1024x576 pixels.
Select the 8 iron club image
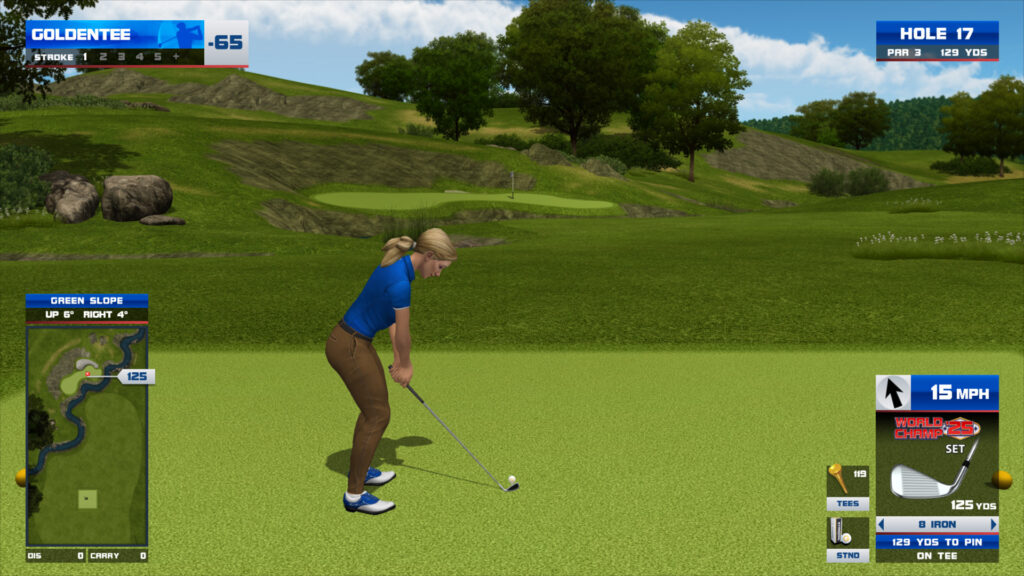927,478
